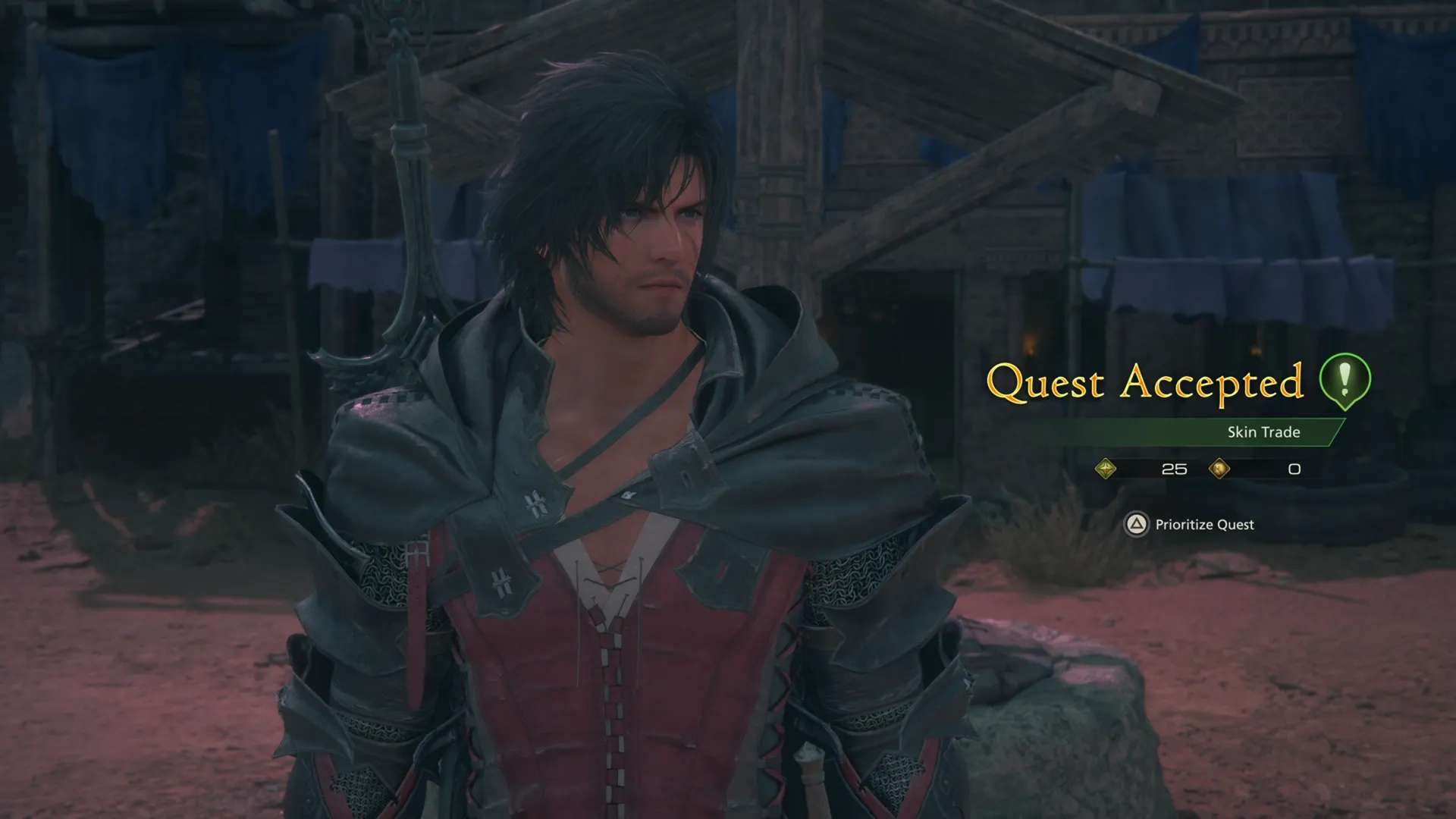Image resolution: width=1456 pixels, height=819 pixels.
Task: Click the dark reward bar under Skin Trade
Action: (x=1206, y=469)
